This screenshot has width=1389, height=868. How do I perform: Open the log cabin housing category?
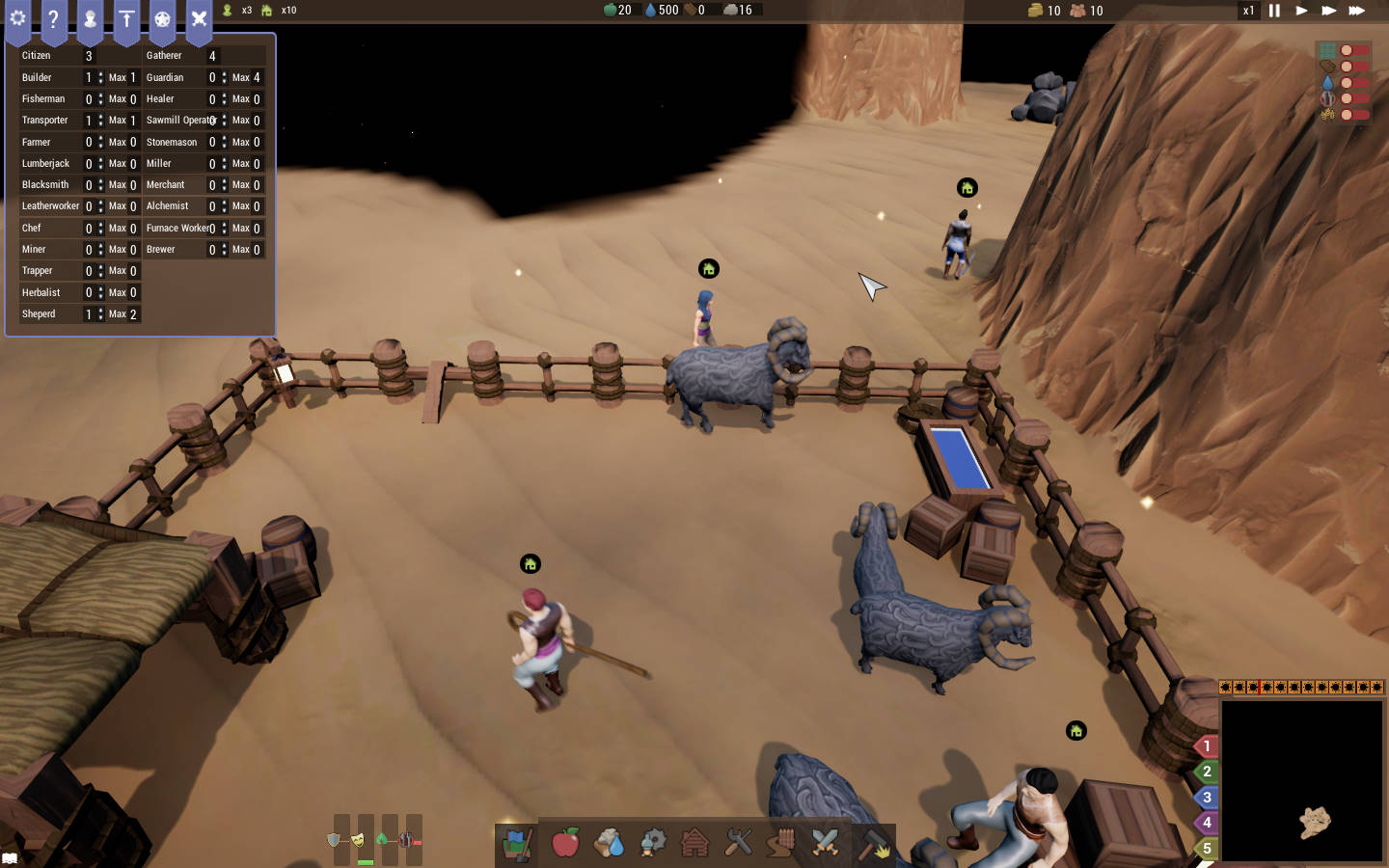(x=694, y=843)
